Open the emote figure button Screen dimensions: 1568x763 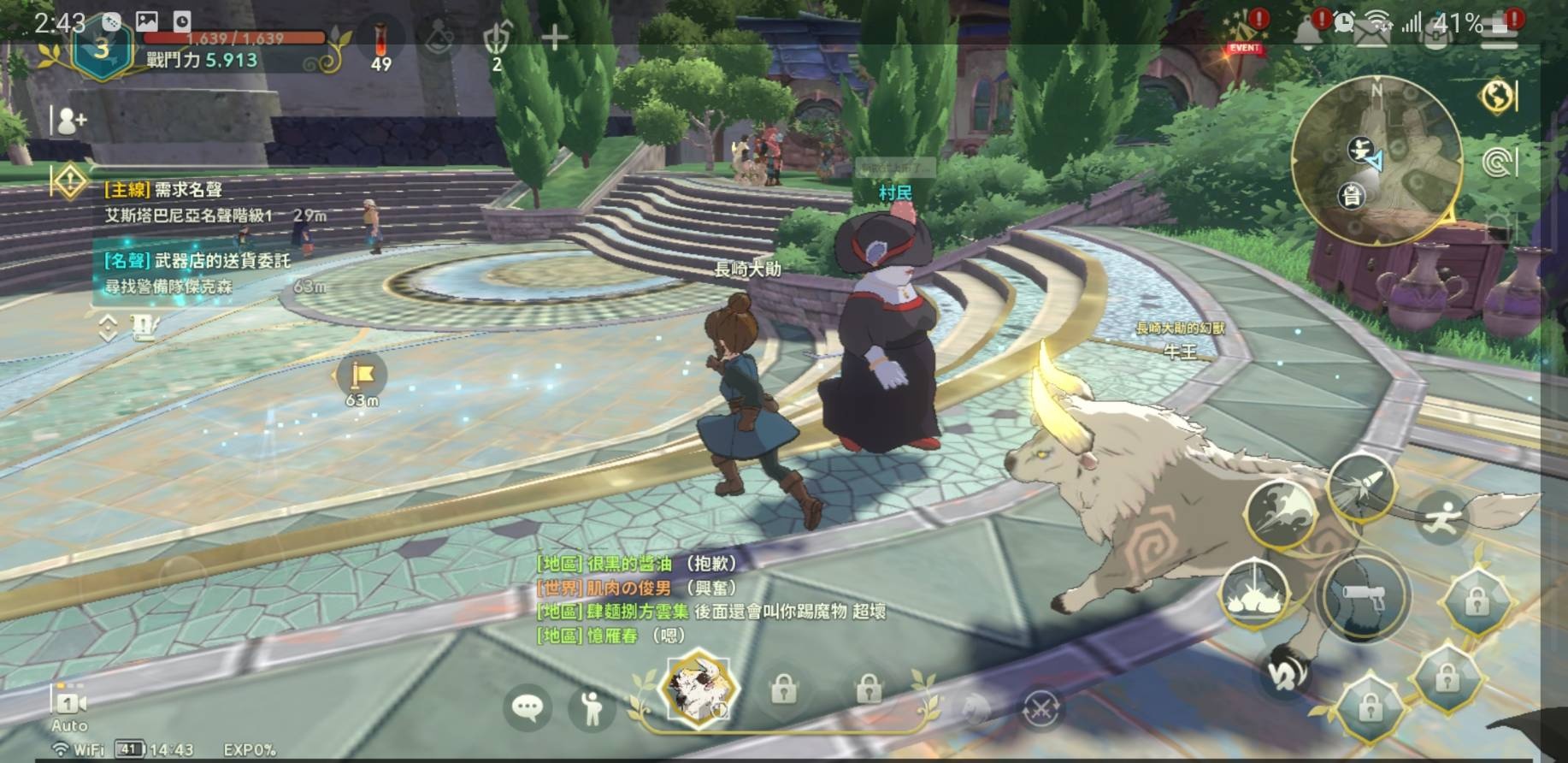point(591,708)
